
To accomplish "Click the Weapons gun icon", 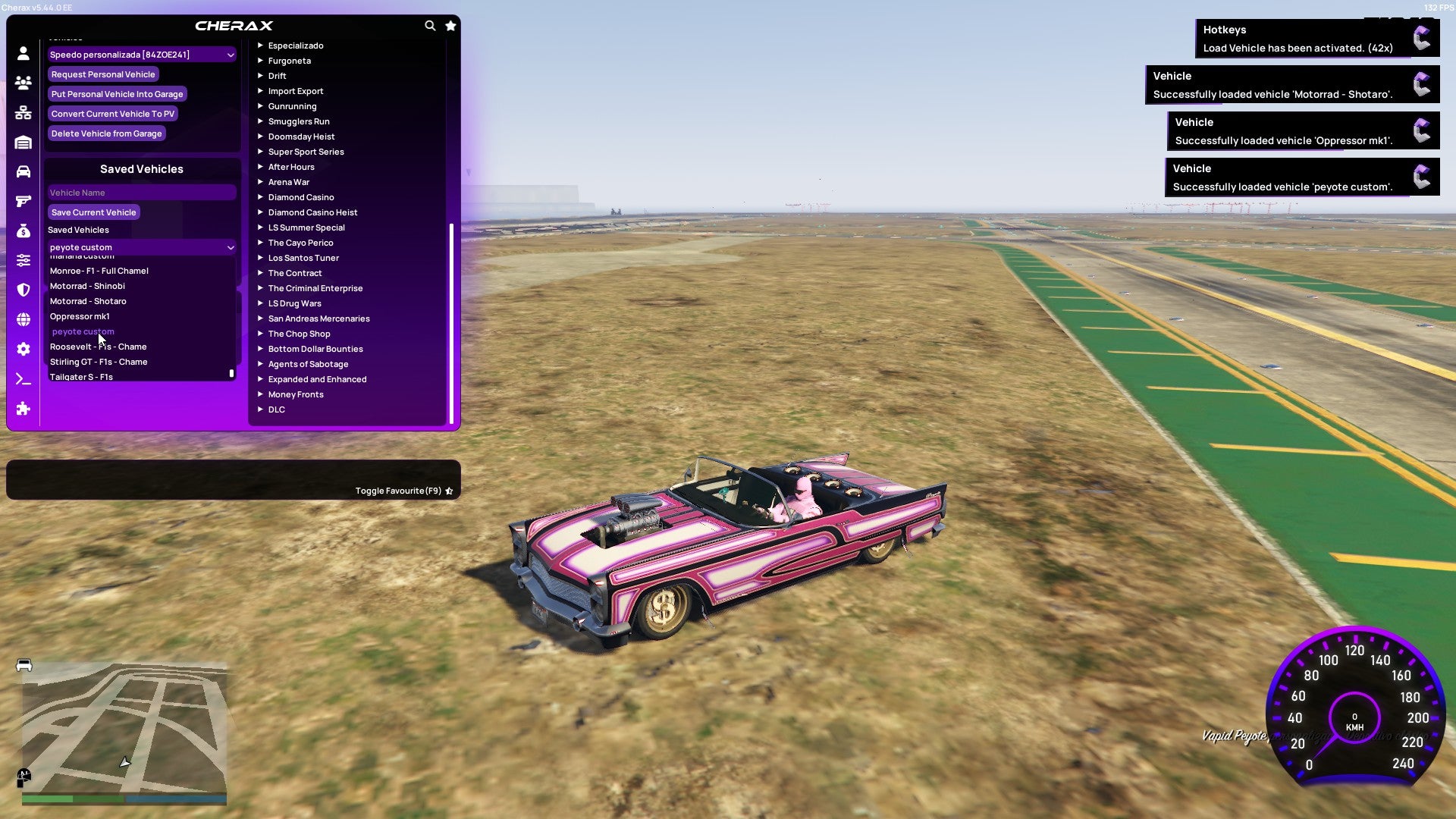I will (x=23, y=200).
